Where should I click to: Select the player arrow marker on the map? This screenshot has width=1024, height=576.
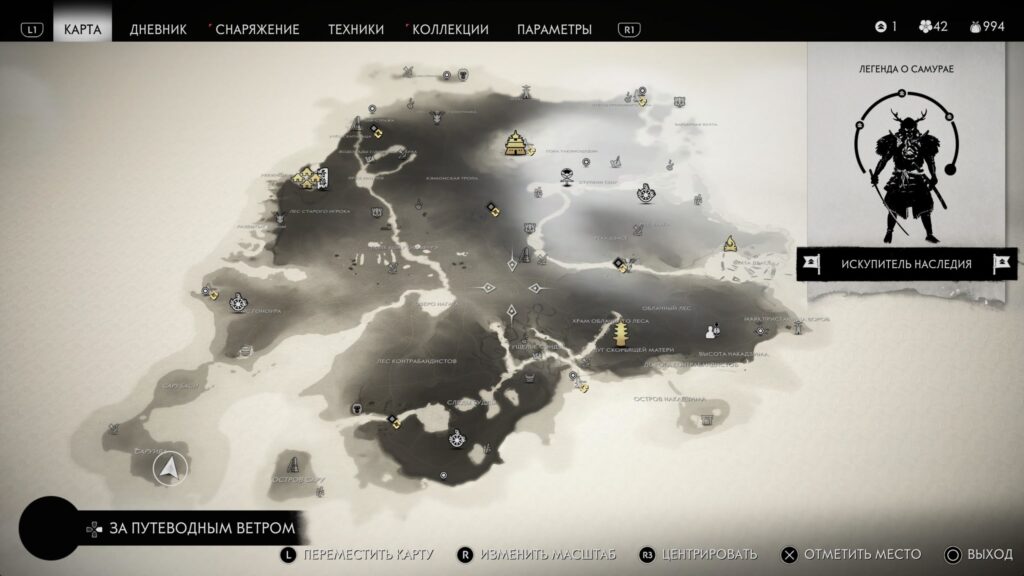point(171,467)
